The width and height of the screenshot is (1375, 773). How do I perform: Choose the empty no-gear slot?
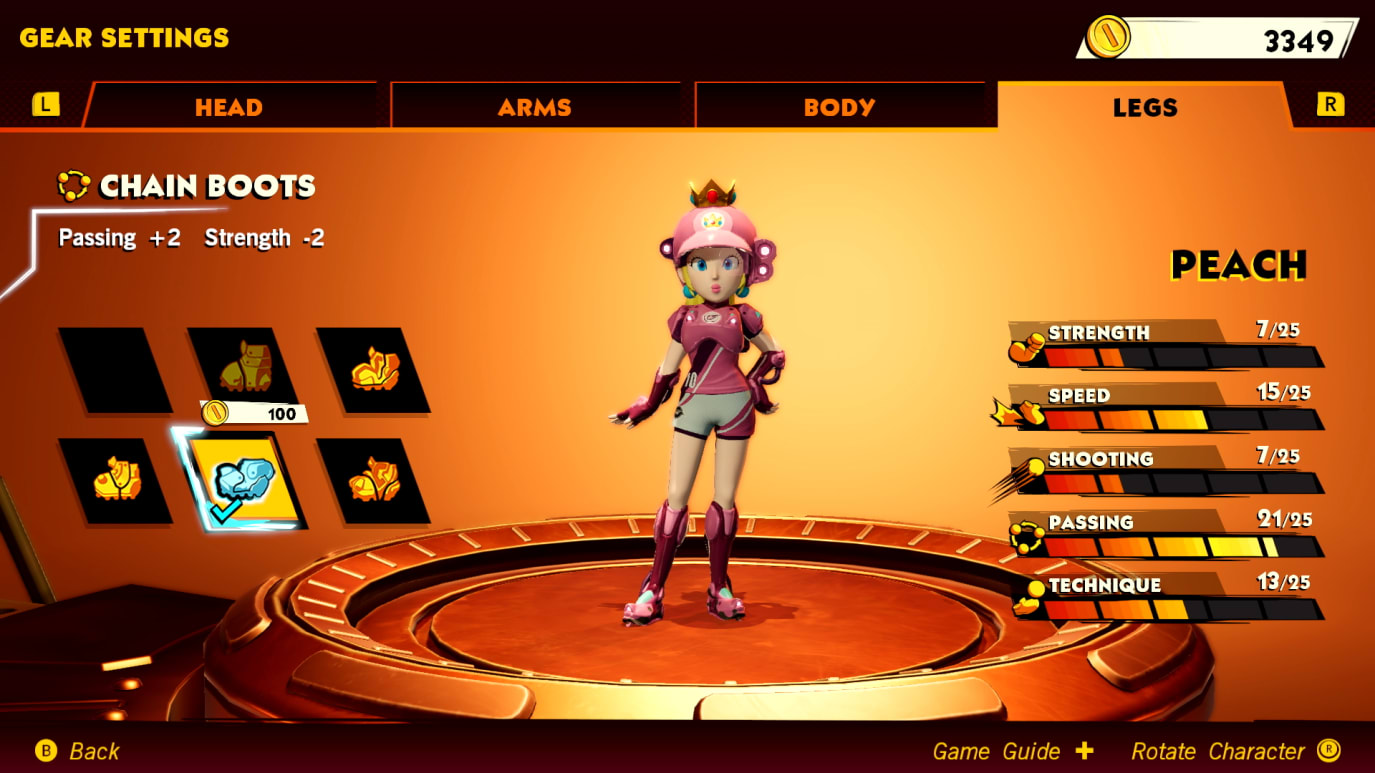click(x=115, y=370)
